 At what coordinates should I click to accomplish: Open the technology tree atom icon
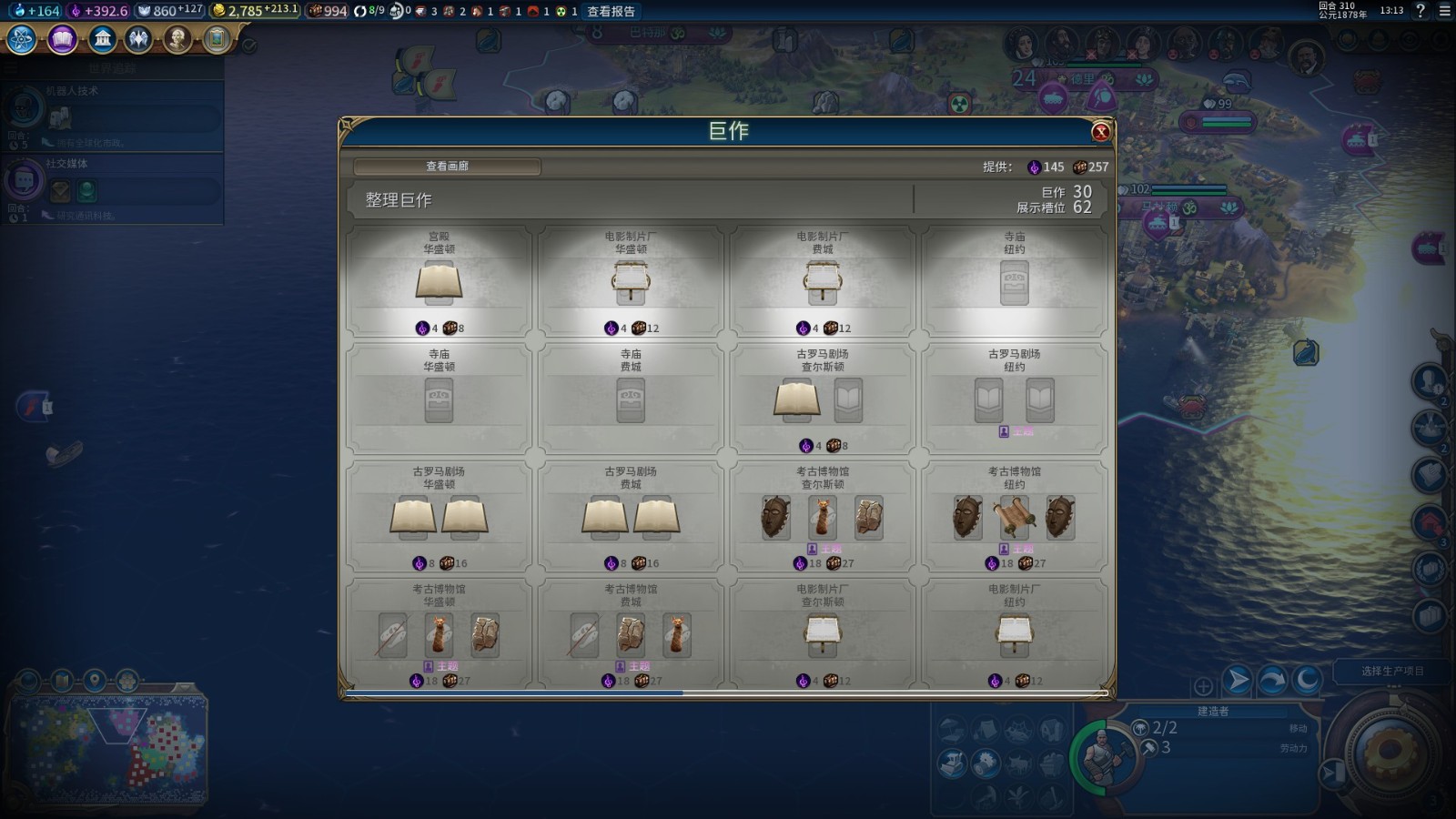pyautogui.click(x=22, y=39)
